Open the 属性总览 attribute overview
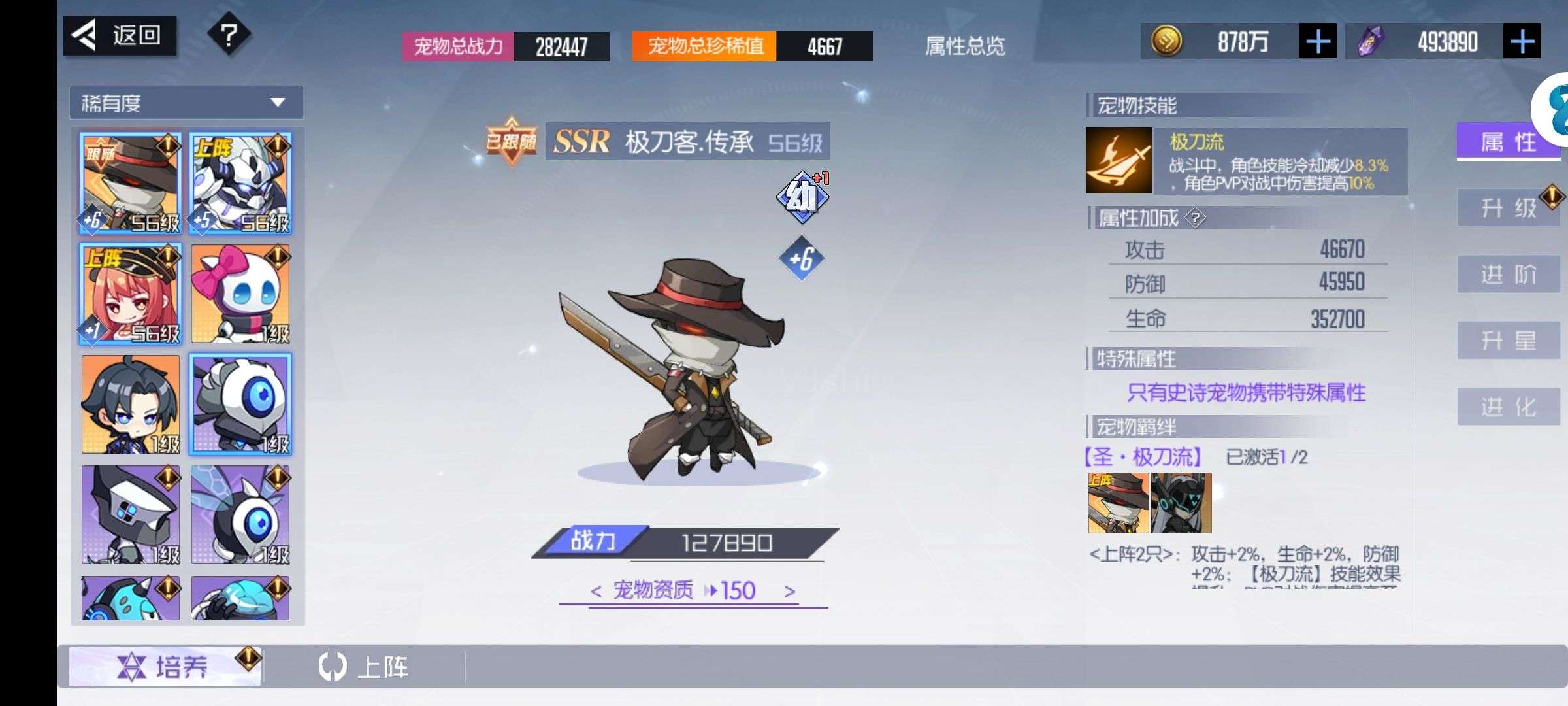1568x706 pixels. (965, 46)
